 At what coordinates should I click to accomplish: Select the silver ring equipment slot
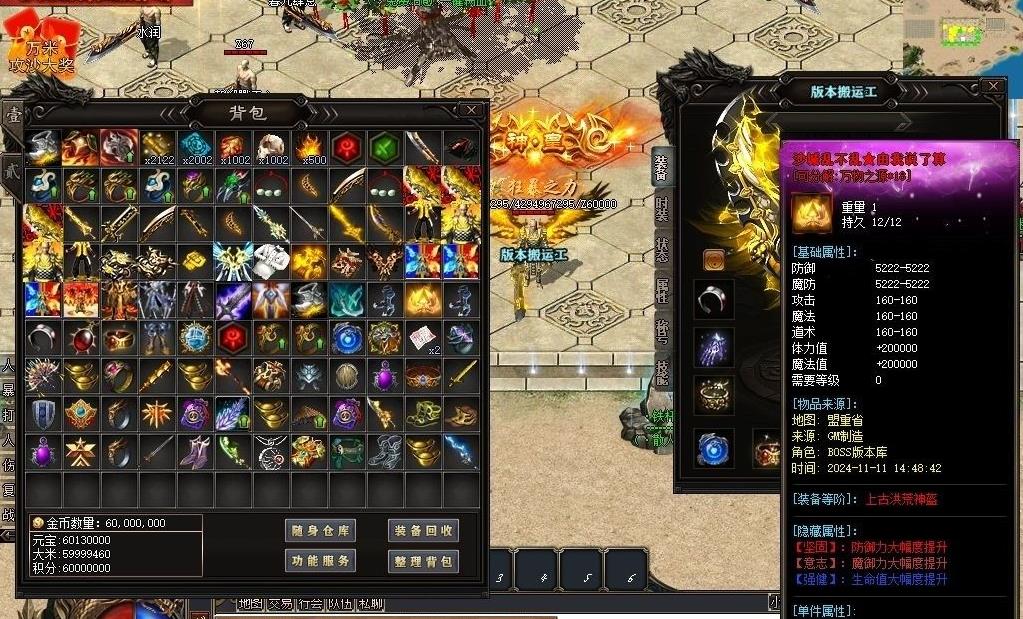[713, 299]
